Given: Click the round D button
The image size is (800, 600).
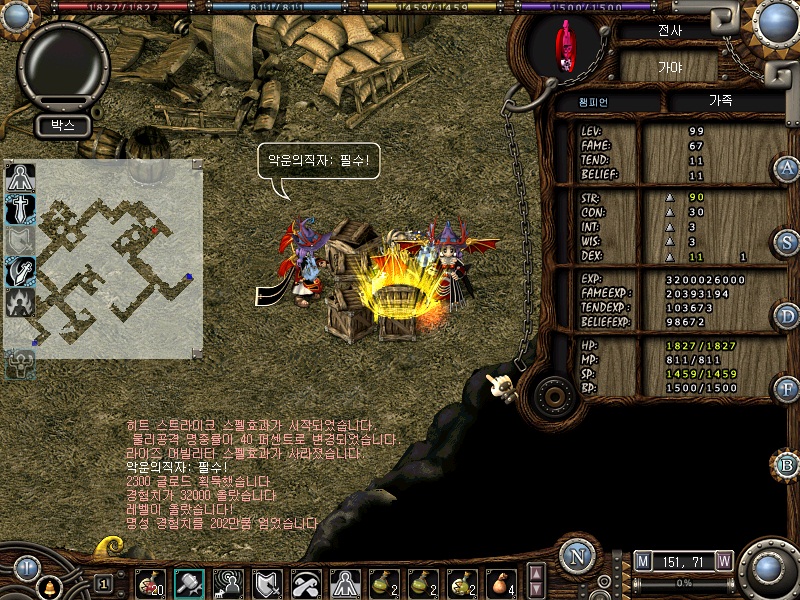Looking at the screenshot, I should [x=787, y=316].
